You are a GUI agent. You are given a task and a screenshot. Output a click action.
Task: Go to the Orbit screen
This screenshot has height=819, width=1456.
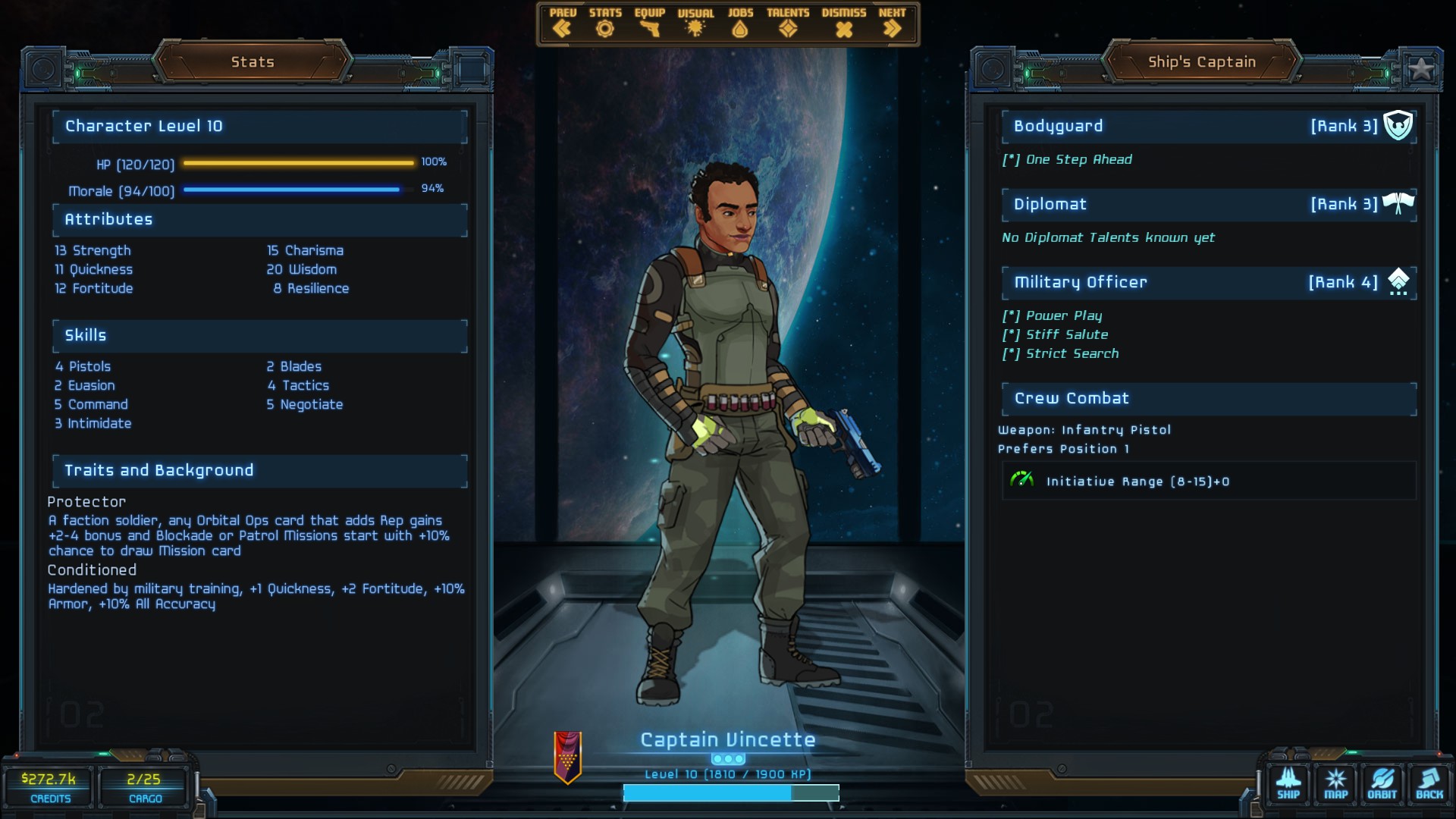[1382, 783]
